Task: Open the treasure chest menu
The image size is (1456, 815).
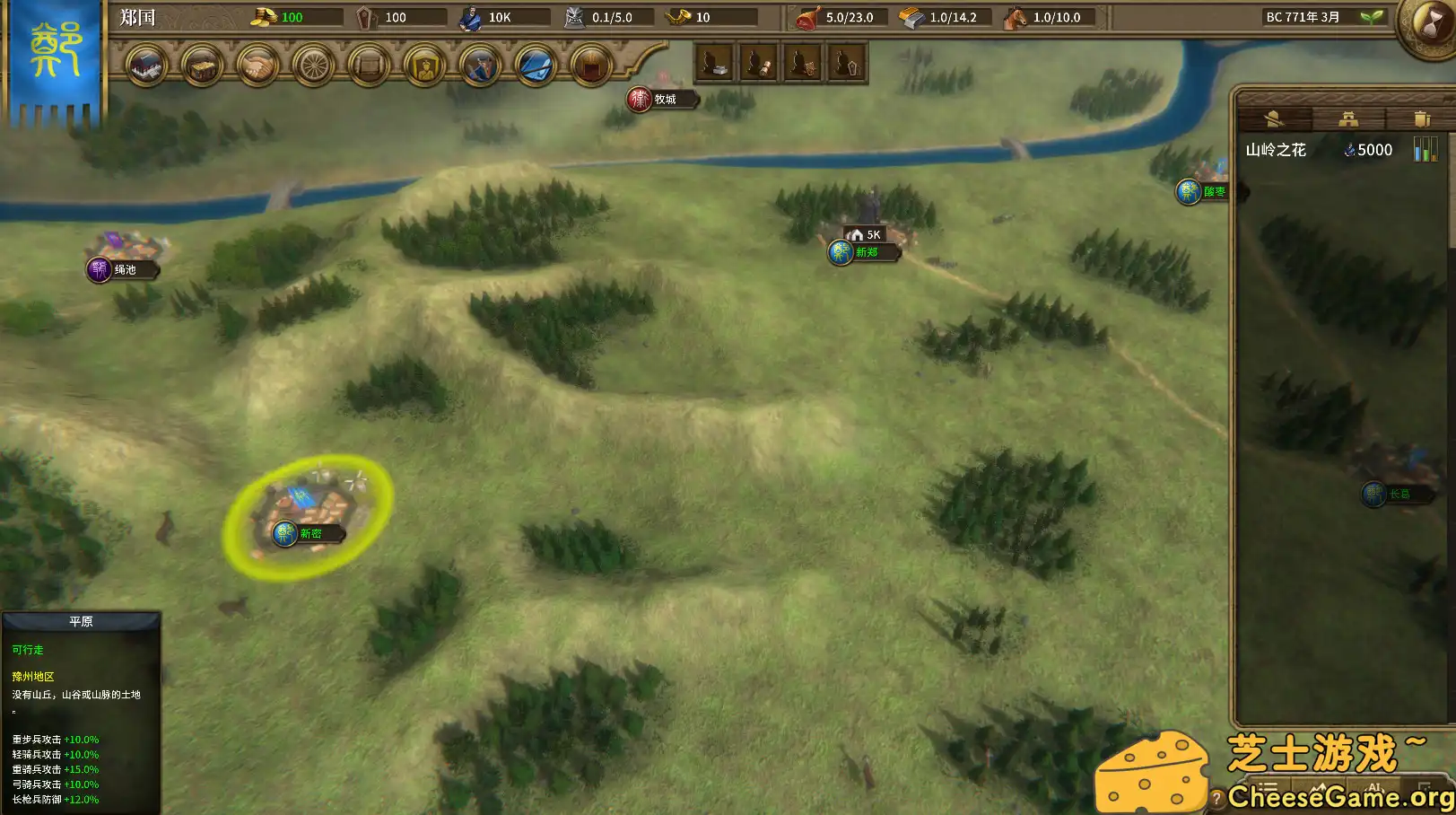Action: click(x=203, y=66)
